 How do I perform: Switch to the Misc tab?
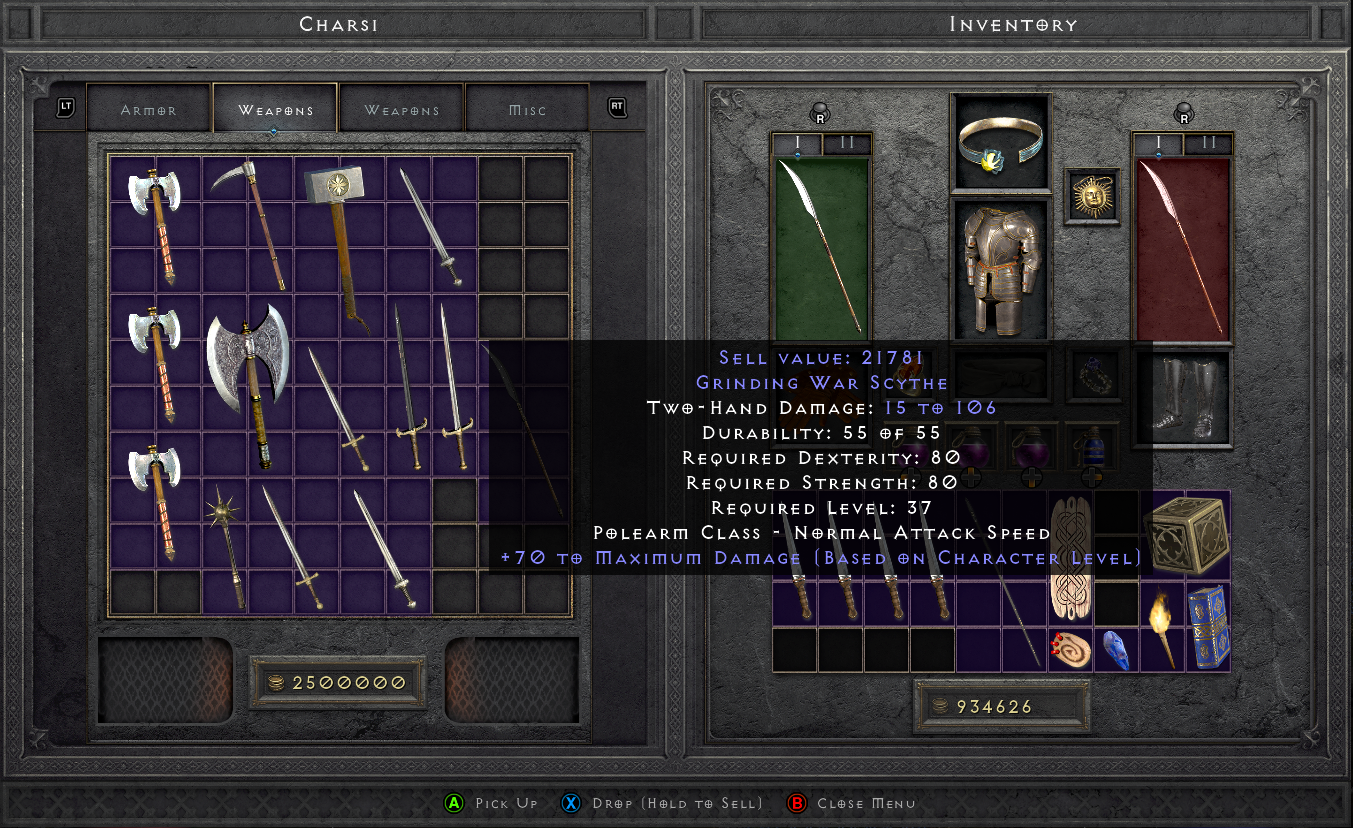[x=527, y=108]
